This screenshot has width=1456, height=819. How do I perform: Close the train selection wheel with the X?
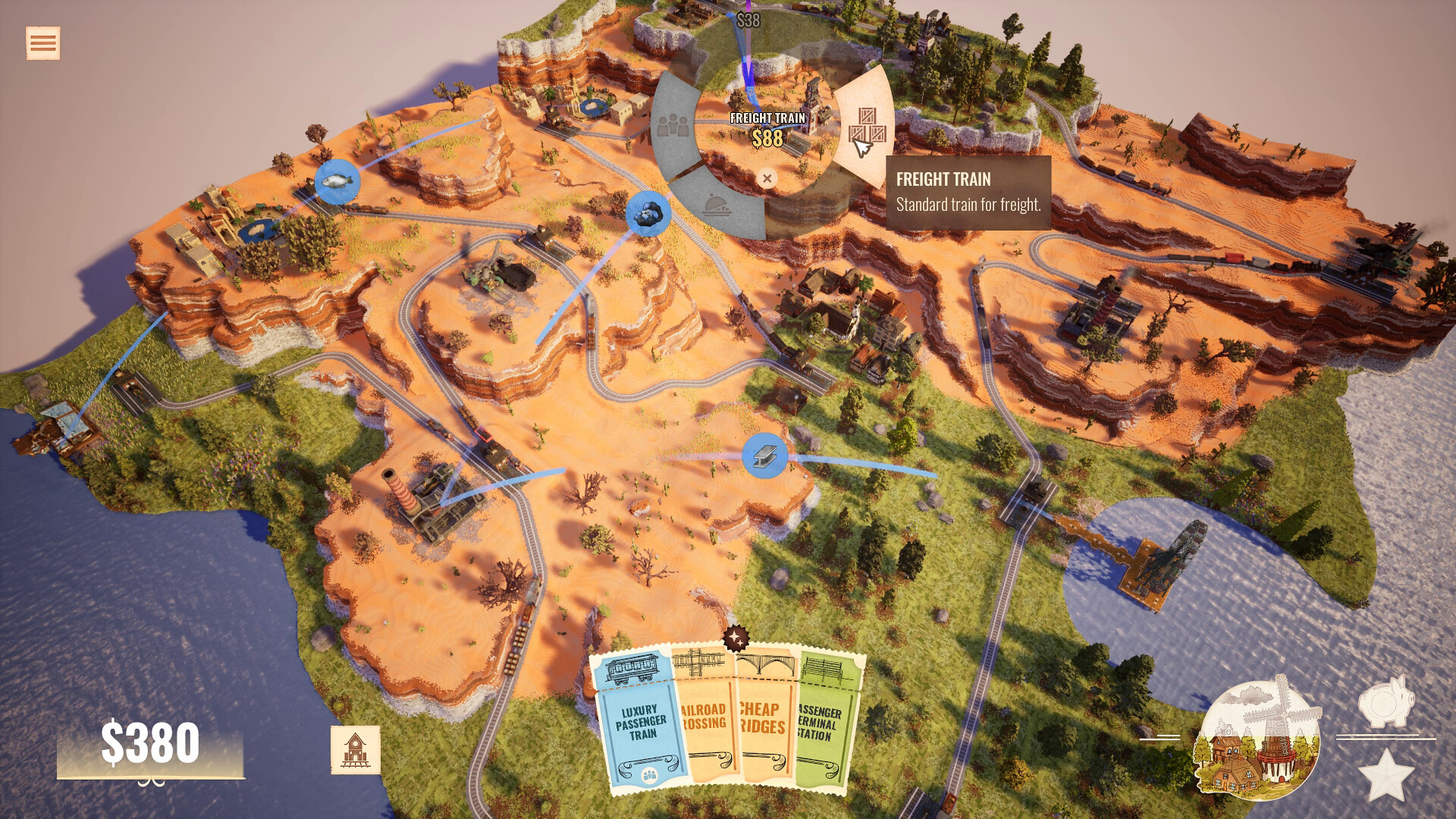pyautogui.click(x=767, y=177)
